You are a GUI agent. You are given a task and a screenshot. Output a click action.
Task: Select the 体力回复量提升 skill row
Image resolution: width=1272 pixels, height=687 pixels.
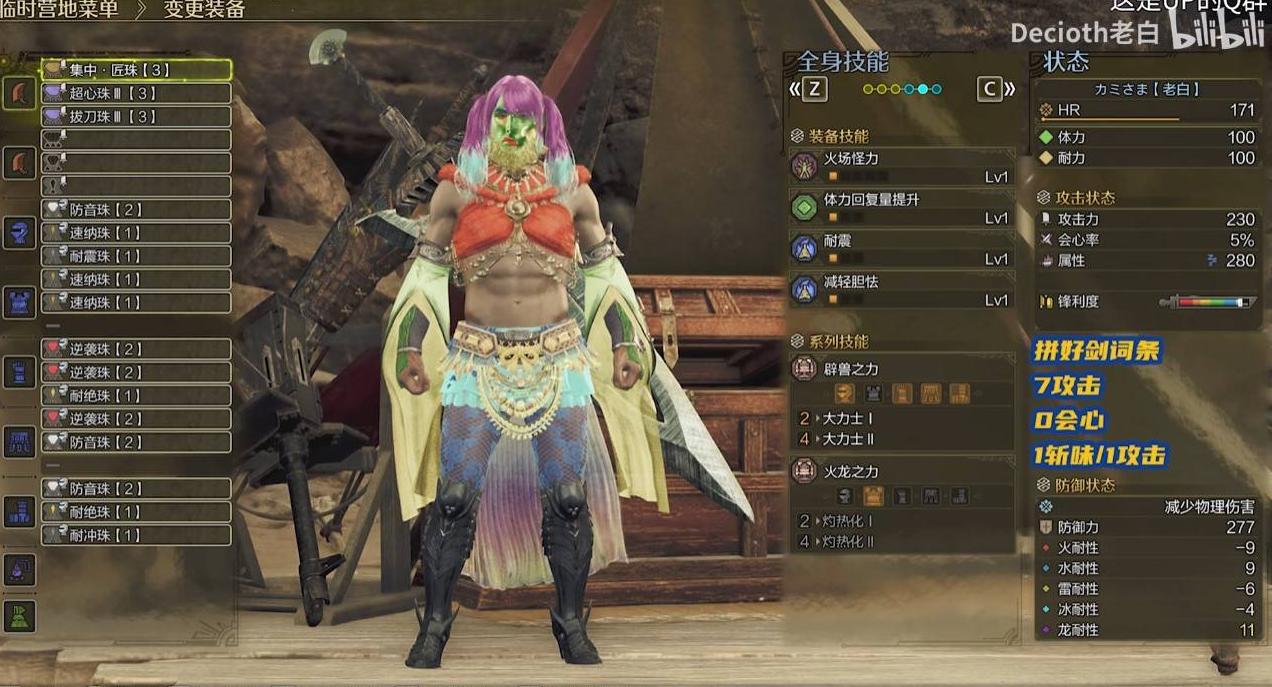point(901,207)
